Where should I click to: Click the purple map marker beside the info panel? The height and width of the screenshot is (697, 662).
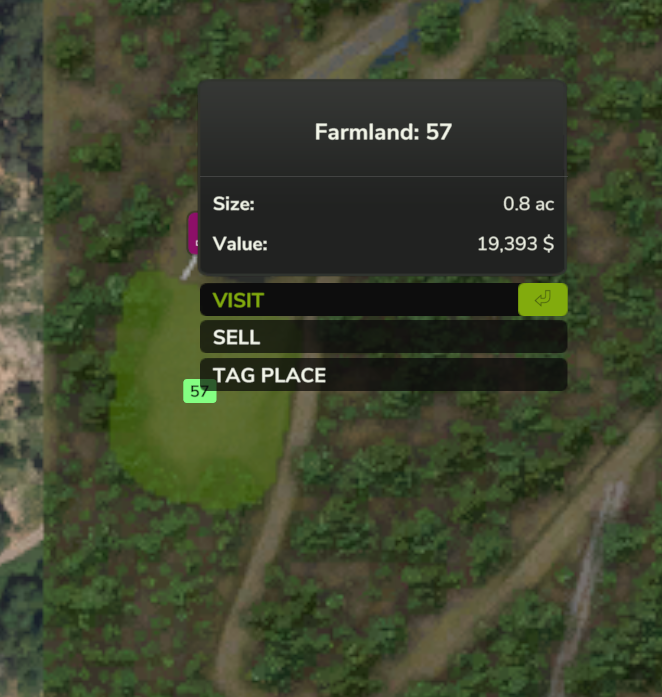(x=192, y=232)
